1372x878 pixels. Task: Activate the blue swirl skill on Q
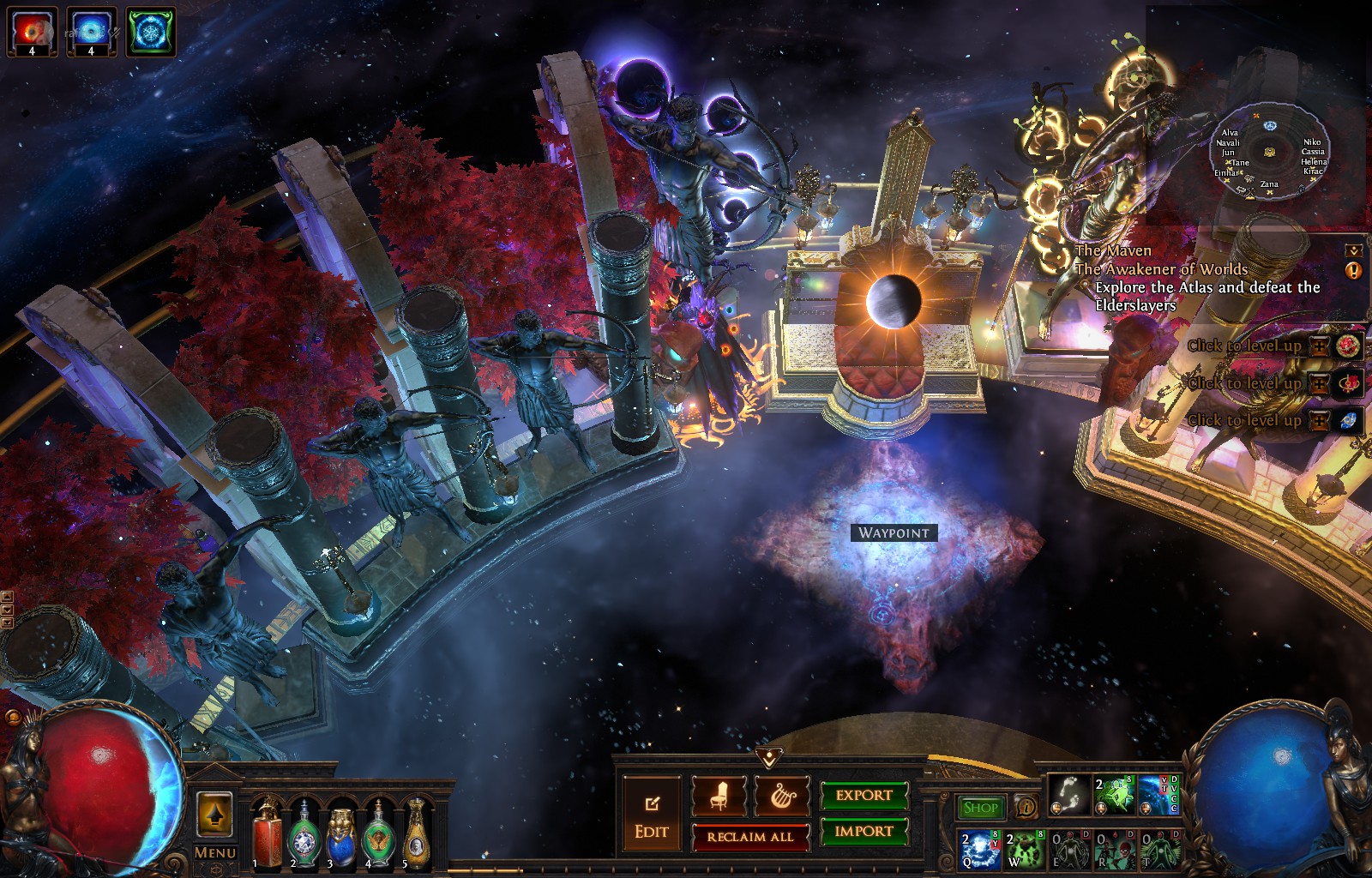click(x=979, y=848)
